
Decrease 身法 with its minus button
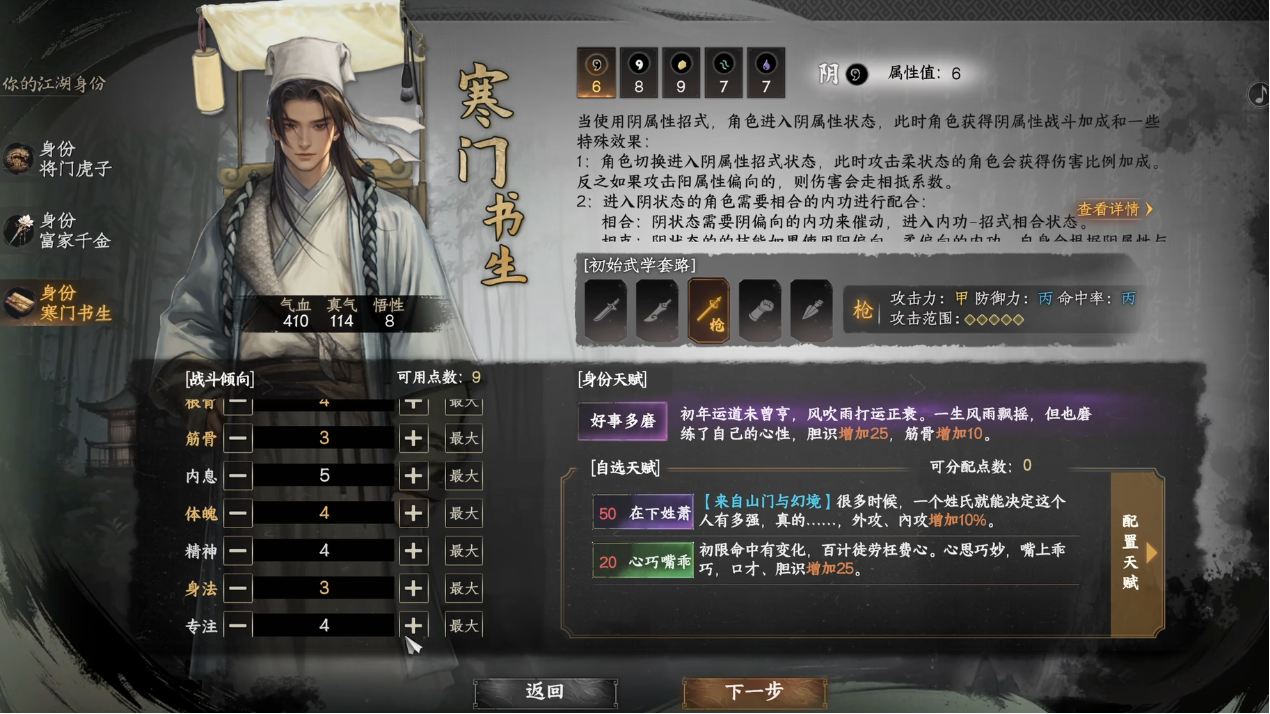click(238, 589)
